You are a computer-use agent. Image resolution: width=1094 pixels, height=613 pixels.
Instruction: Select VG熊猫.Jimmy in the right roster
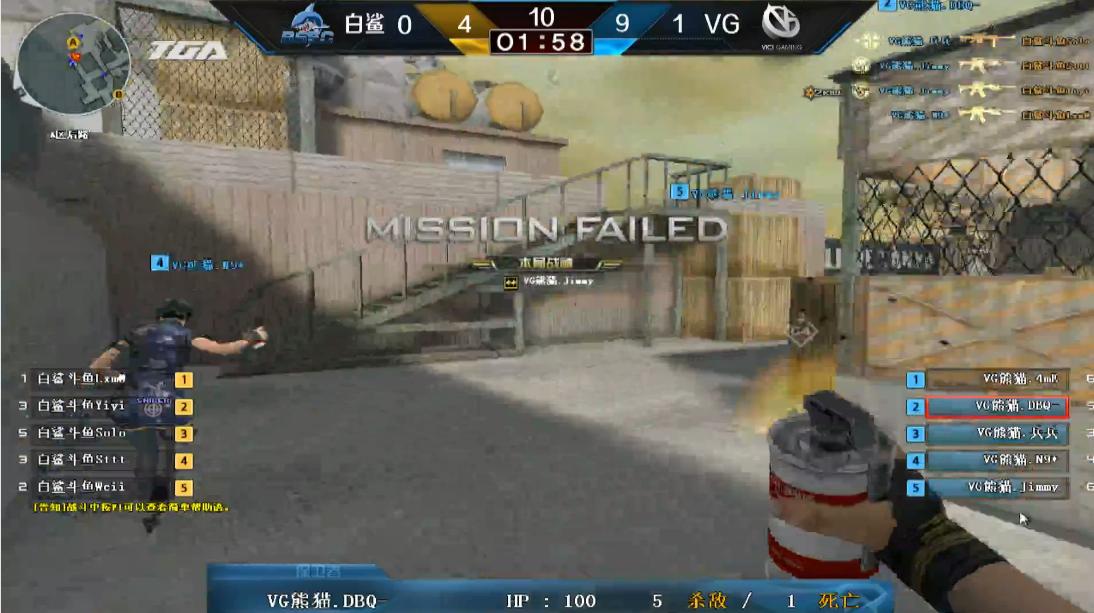[996, 488]
